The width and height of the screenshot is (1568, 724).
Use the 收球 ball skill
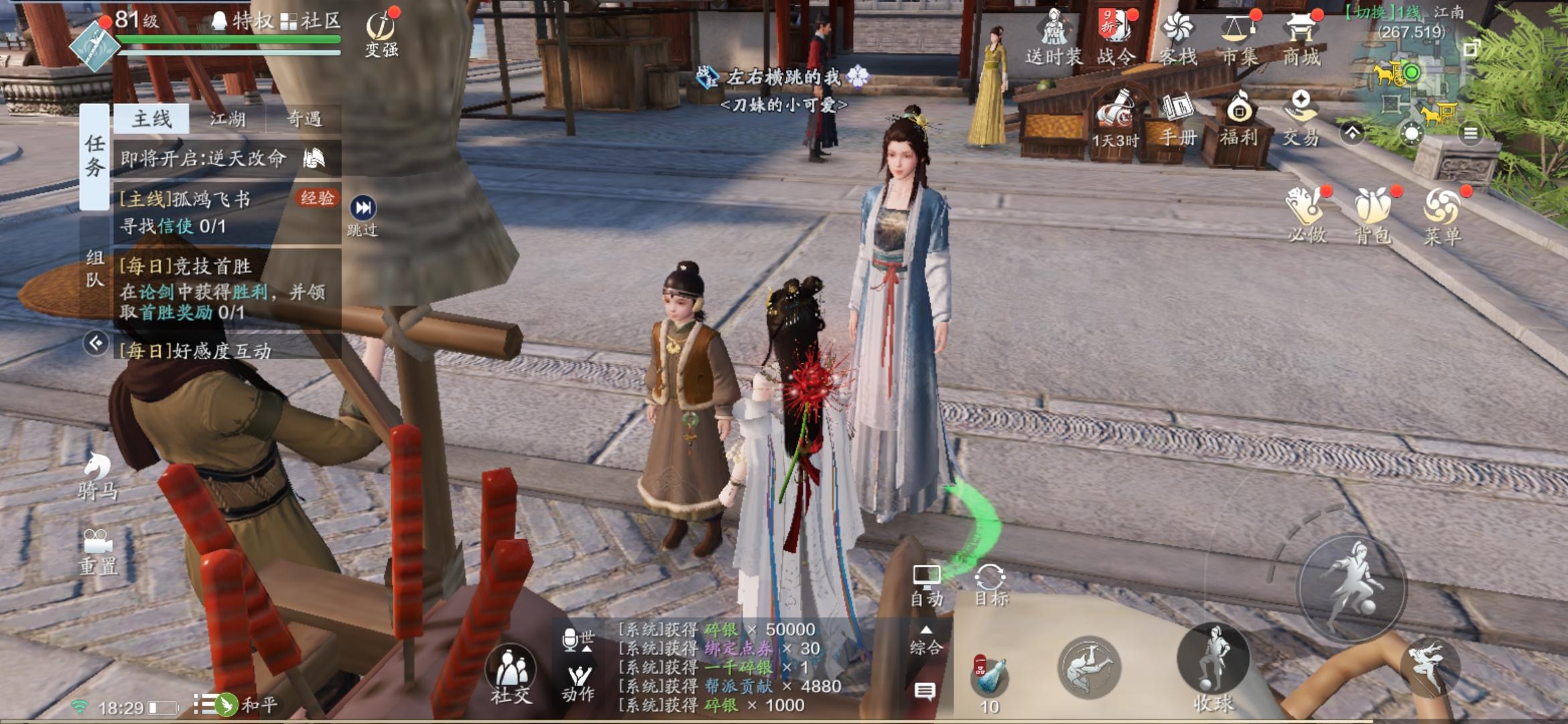point(1214,666)
